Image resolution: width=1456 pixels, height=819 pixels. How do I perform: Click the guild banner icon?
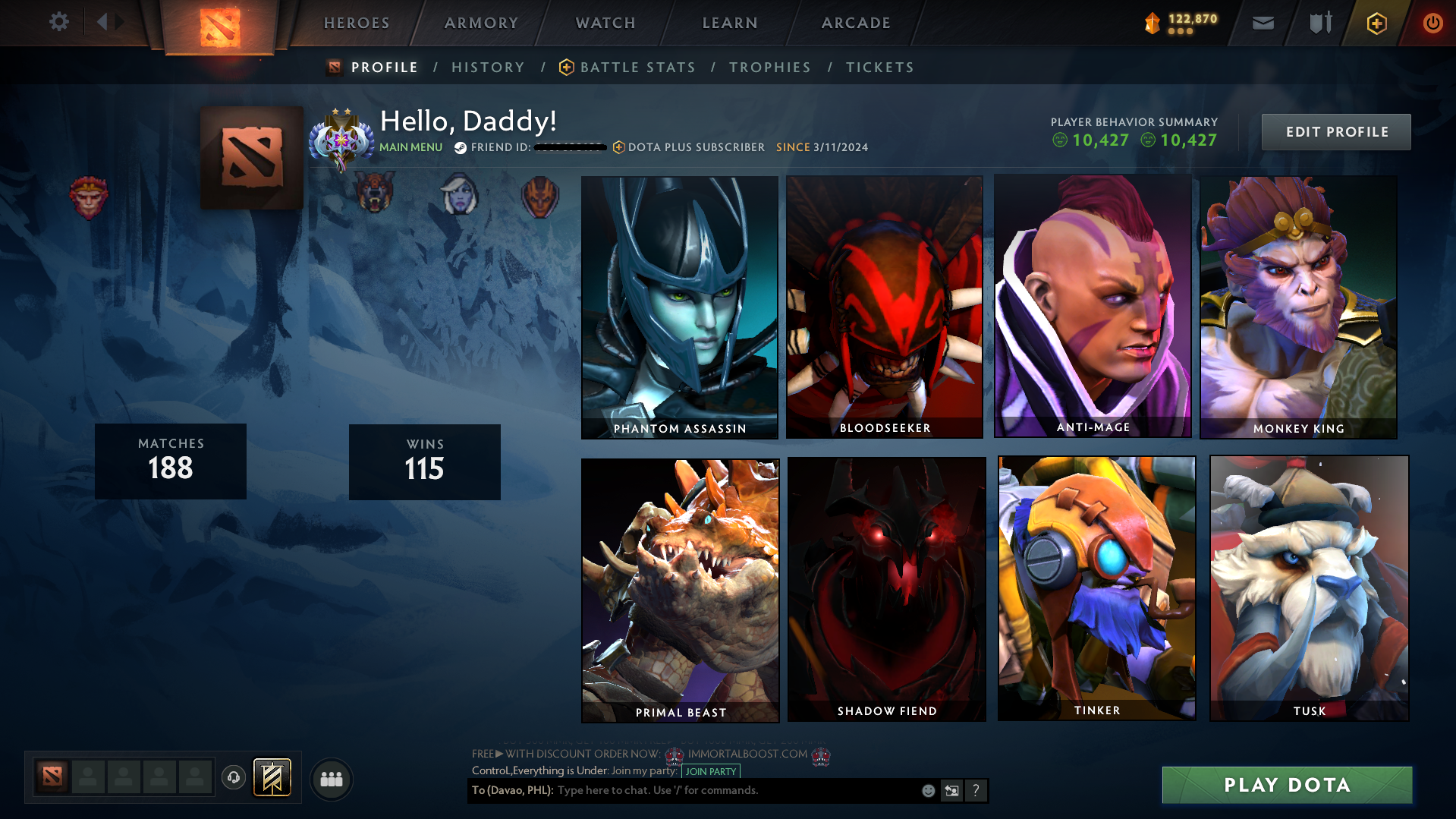[x=272, y=777]
